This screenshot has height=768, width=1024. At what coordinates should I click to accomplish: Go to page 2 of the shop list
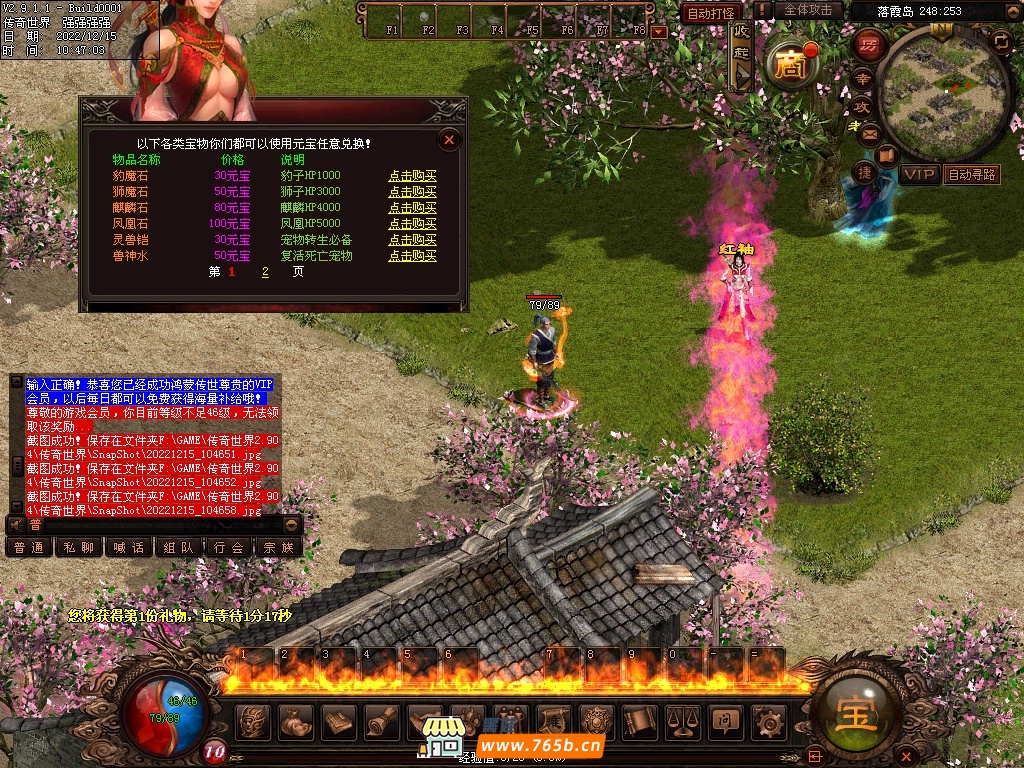pyautogui.click(x=265, y=272)
